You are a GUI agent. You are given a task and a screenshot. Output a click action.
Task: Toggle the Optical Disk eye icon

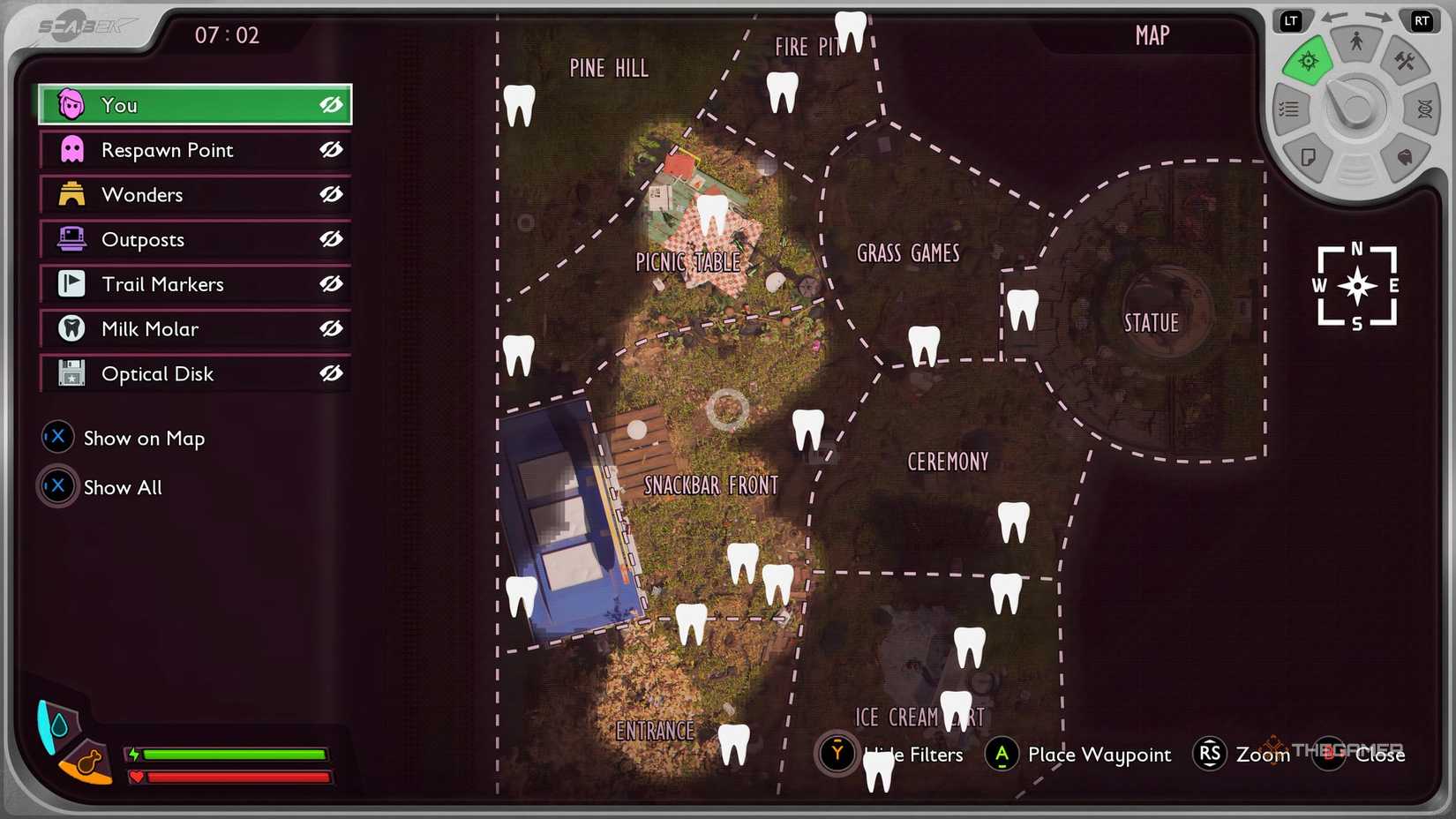pos(330,373)
